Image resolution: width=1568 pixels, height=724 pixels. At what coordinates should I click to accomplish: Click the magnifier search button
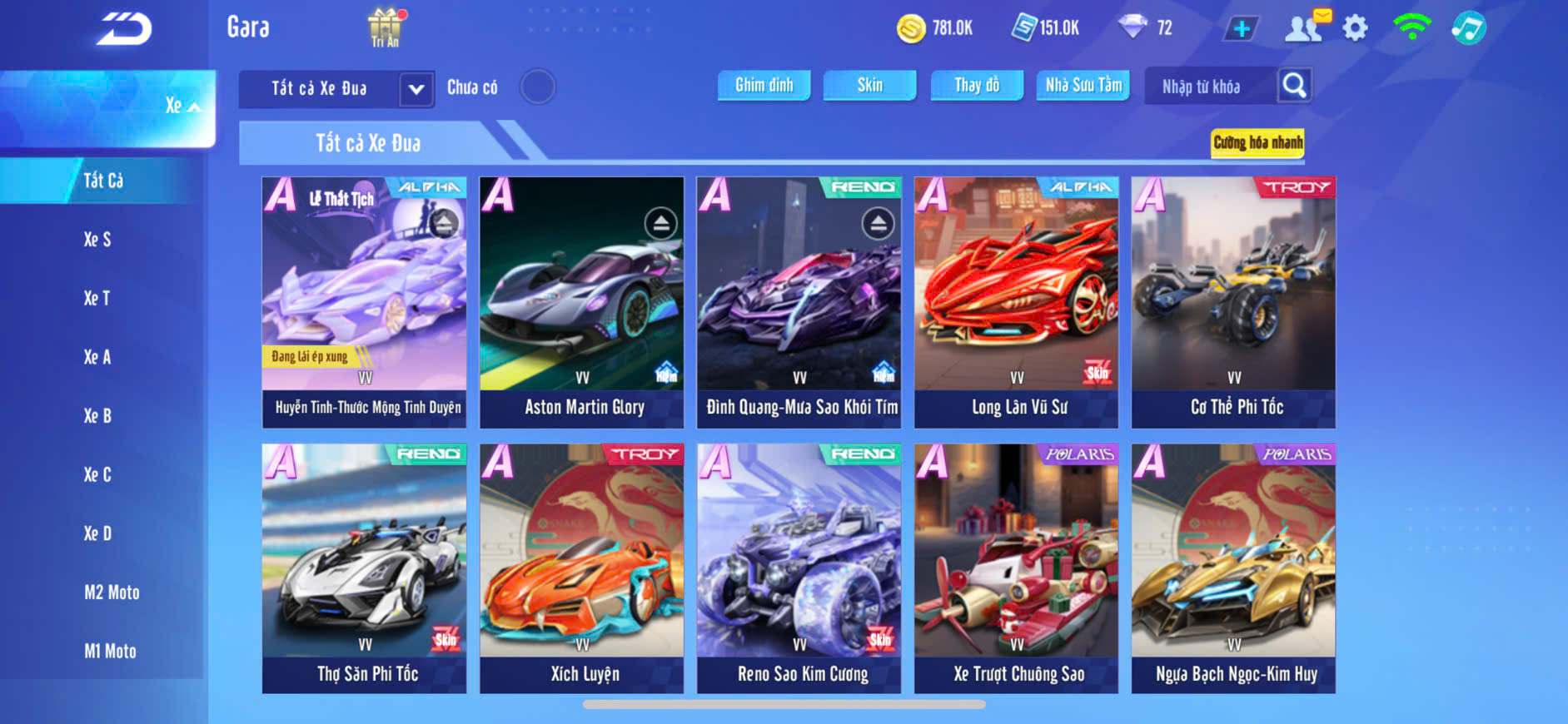click(1294, 86)
